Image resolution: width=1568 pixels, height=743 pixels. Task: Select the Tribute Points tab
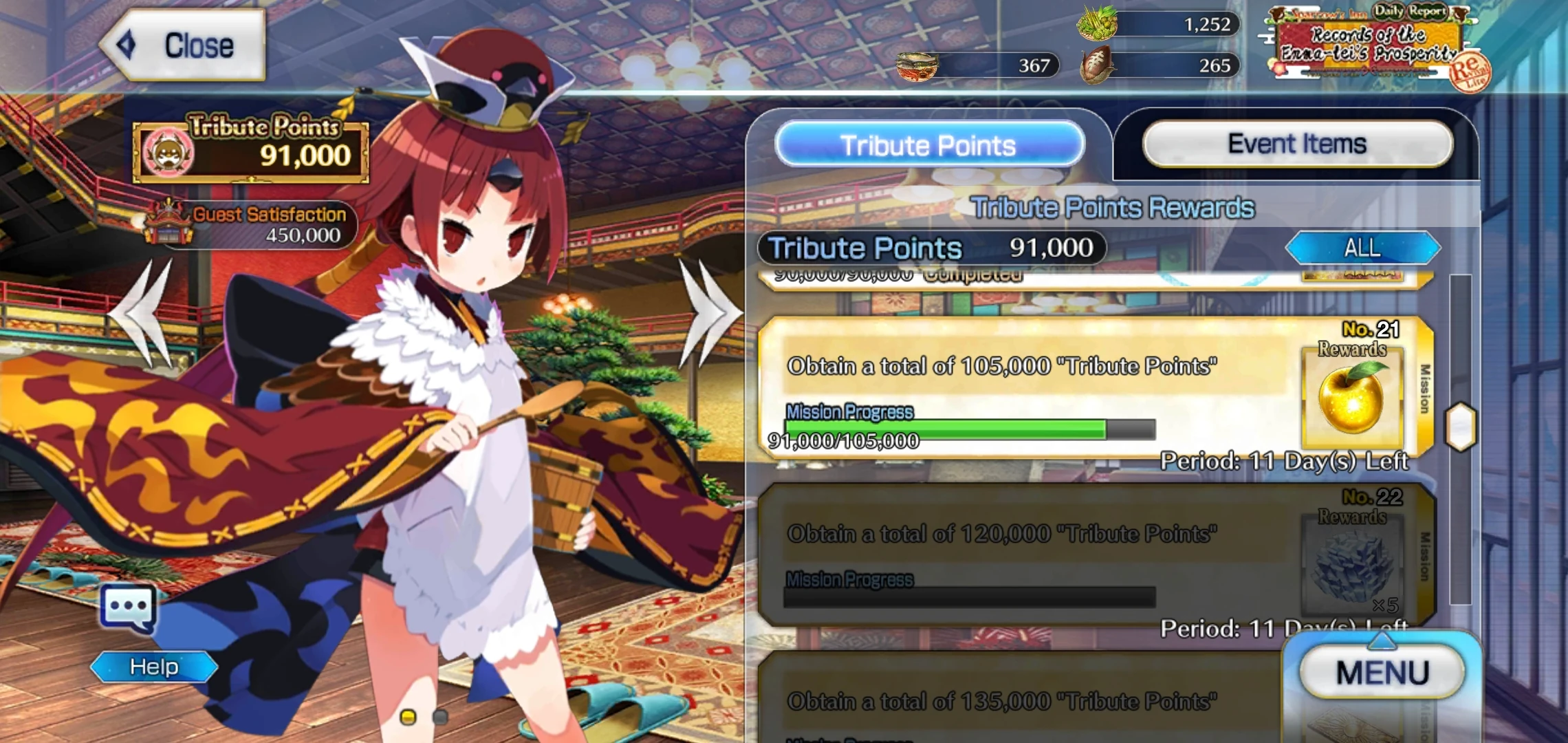[928, 144]
